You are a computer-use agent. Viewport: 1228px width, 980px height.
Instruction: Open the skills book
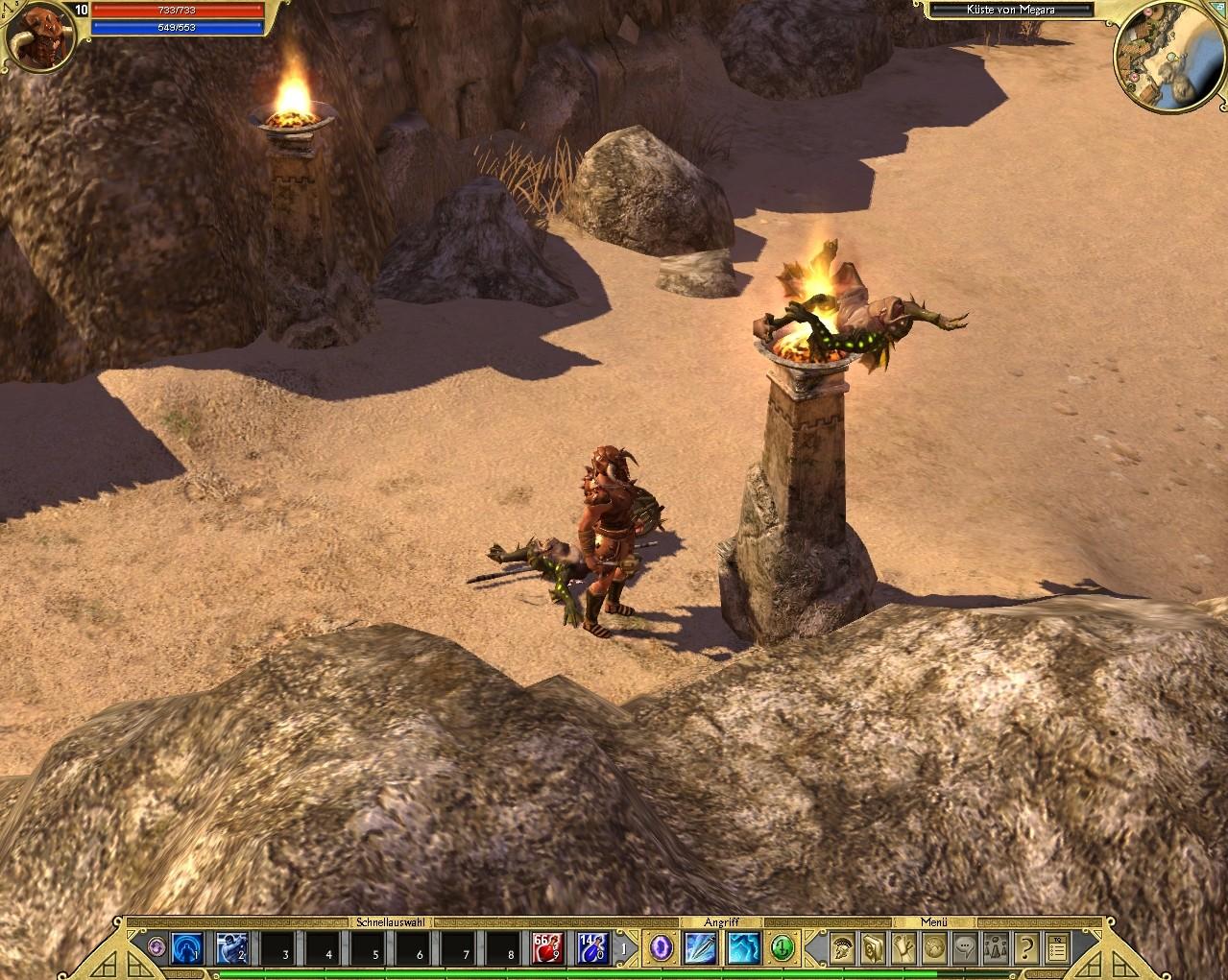[x=873, y=948]
